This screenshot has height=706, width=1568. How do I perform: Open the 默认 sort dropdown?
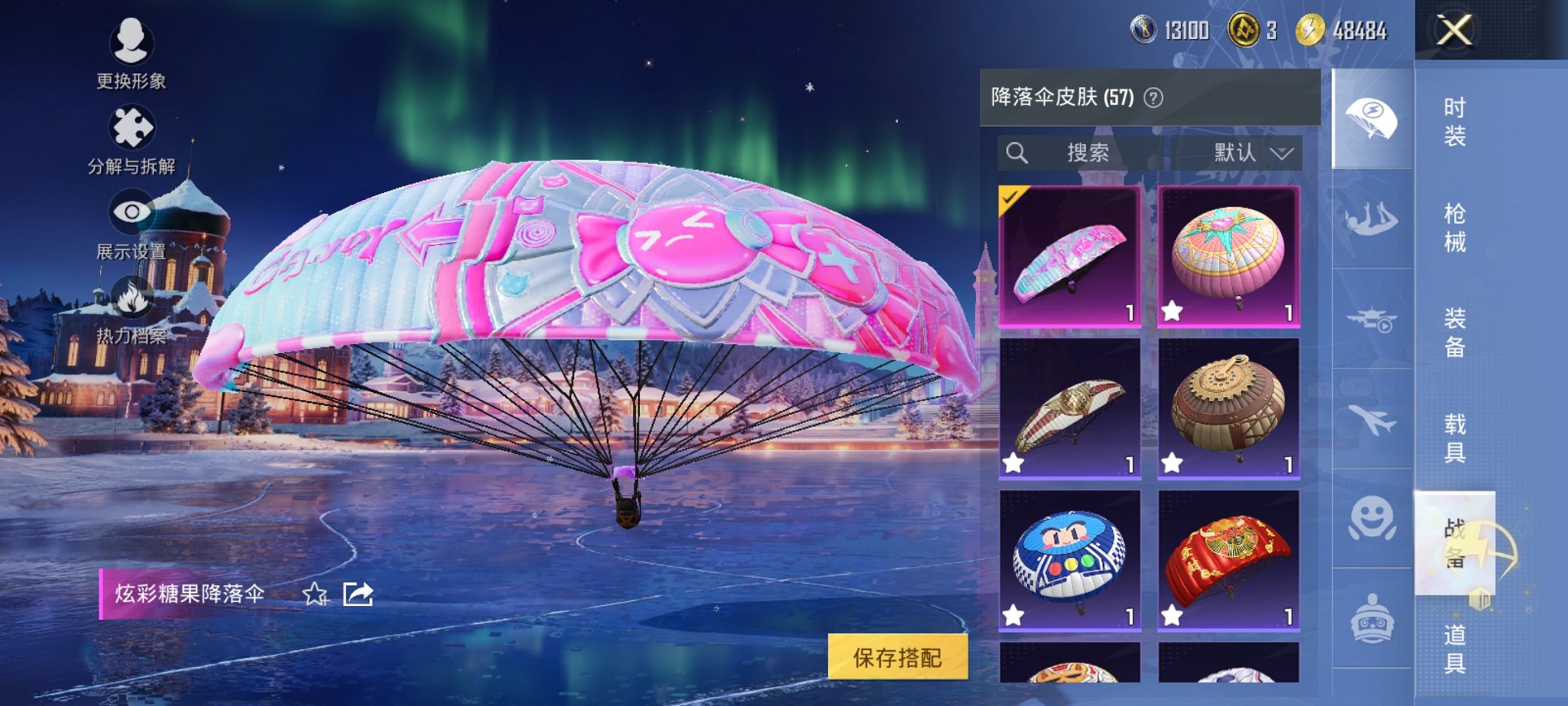coord(1245,152)
